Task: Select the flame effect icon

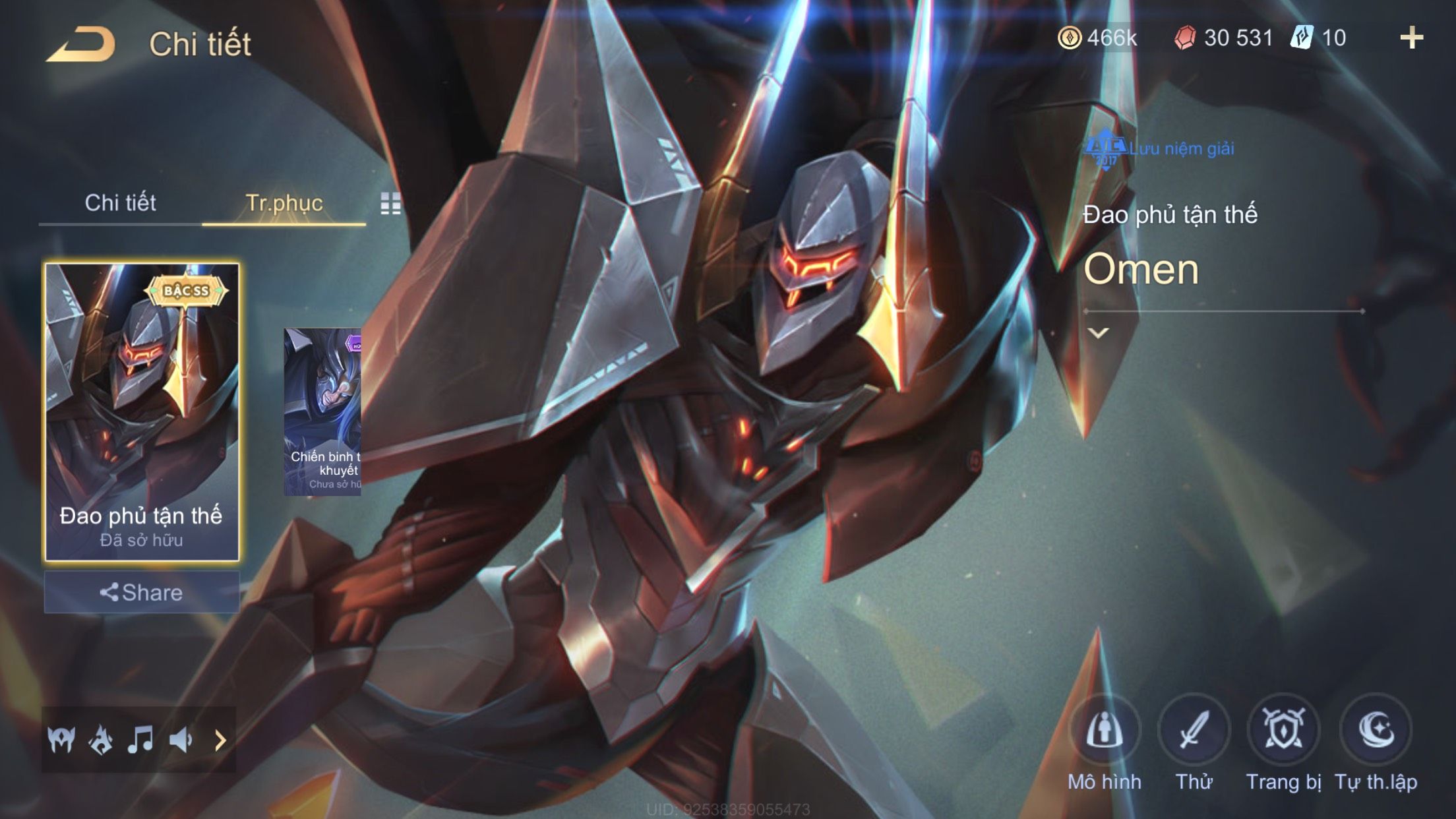Action: click(101, 740)
